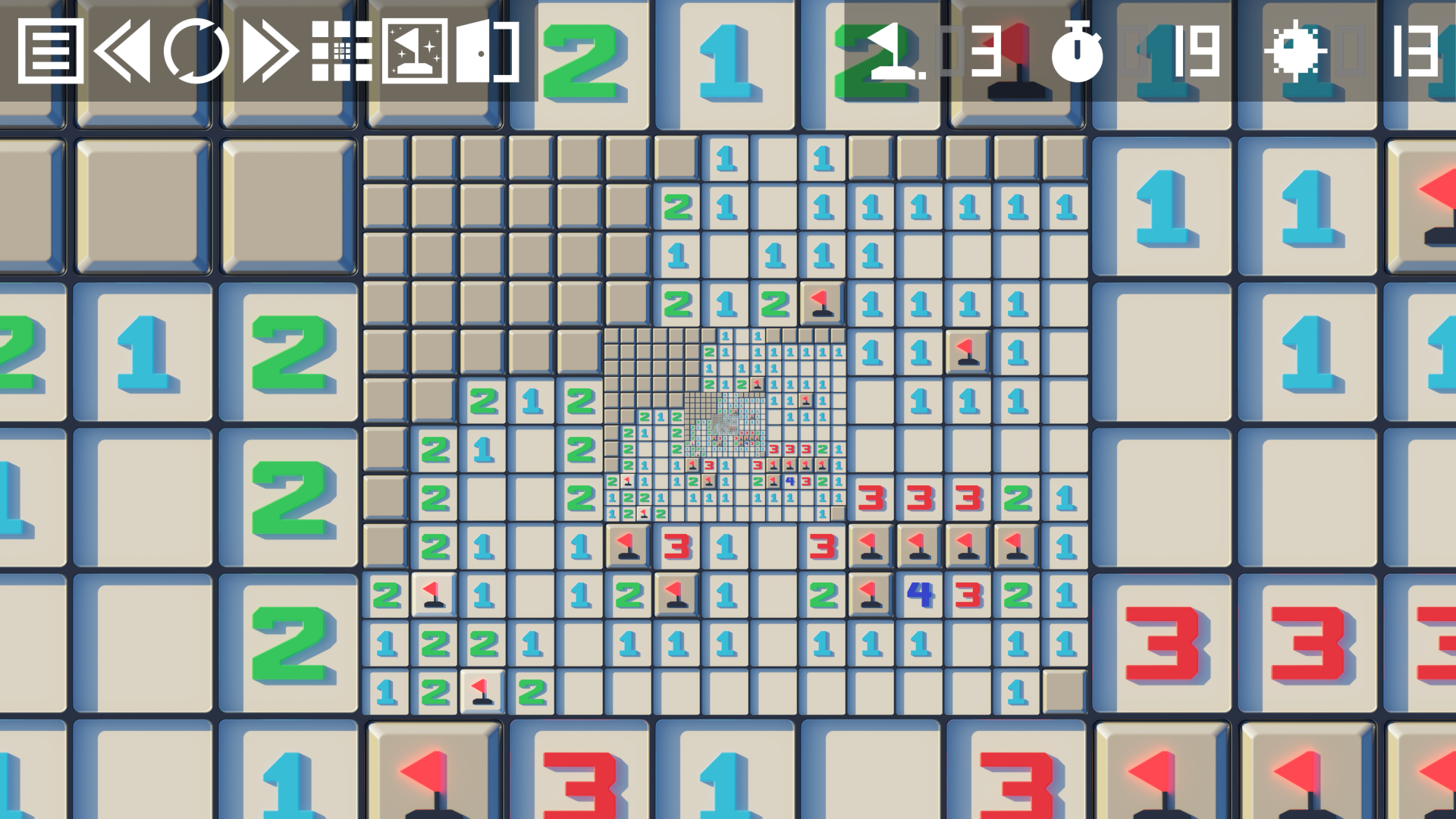The image size is (1456, 819).
Task: Click the double right arrow button
Action: [x=269, y=51]
